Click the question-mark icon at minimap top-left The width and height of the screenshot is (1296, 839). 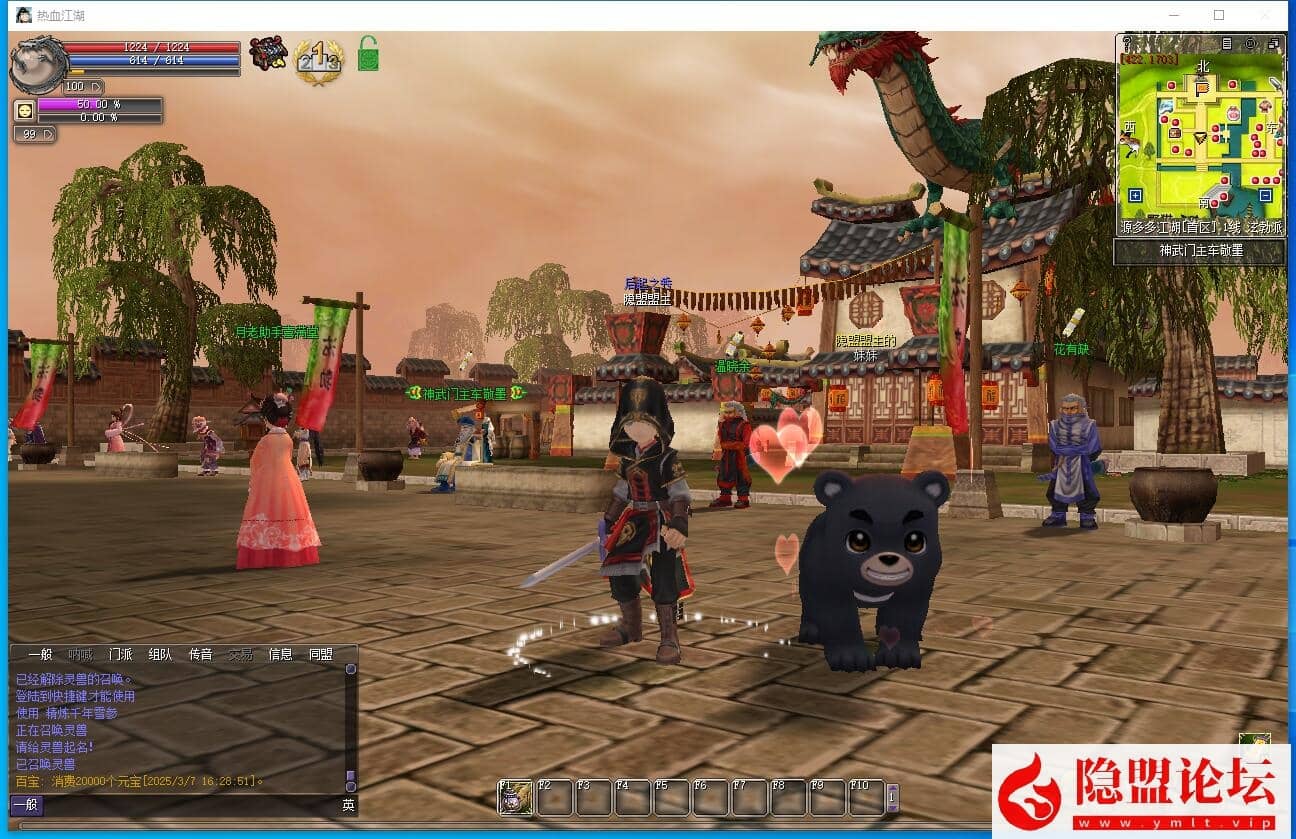tap(1128, 42)
